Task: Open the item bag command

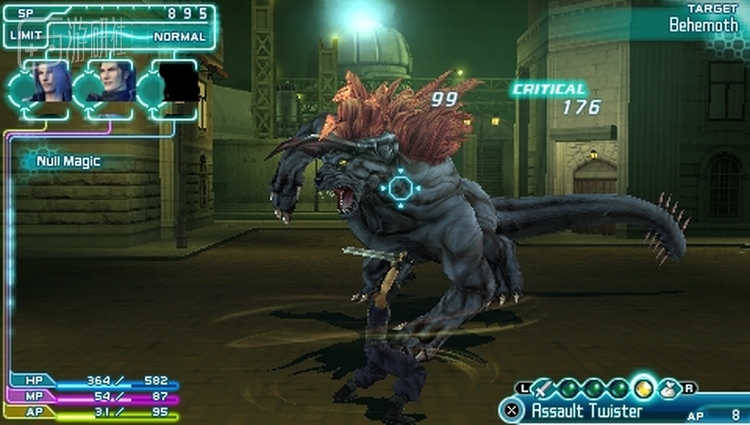Action: [669, 388]
